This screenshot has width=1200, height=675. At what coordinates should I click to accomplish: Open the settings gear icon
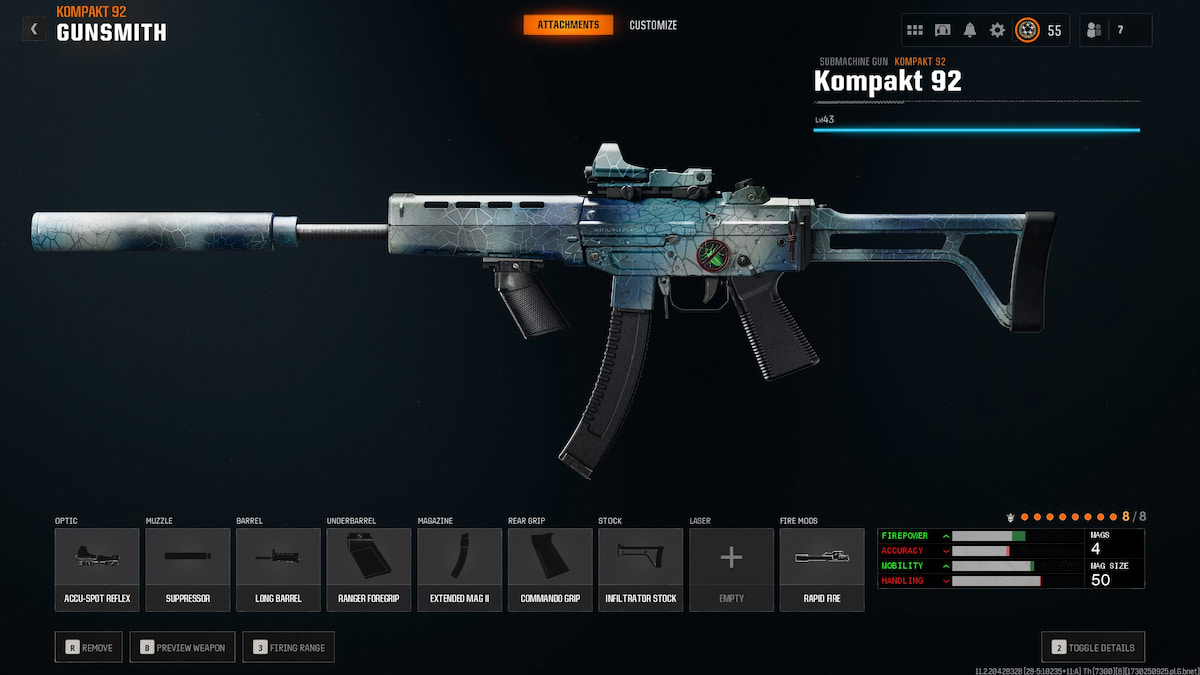(x=997, y=30)
